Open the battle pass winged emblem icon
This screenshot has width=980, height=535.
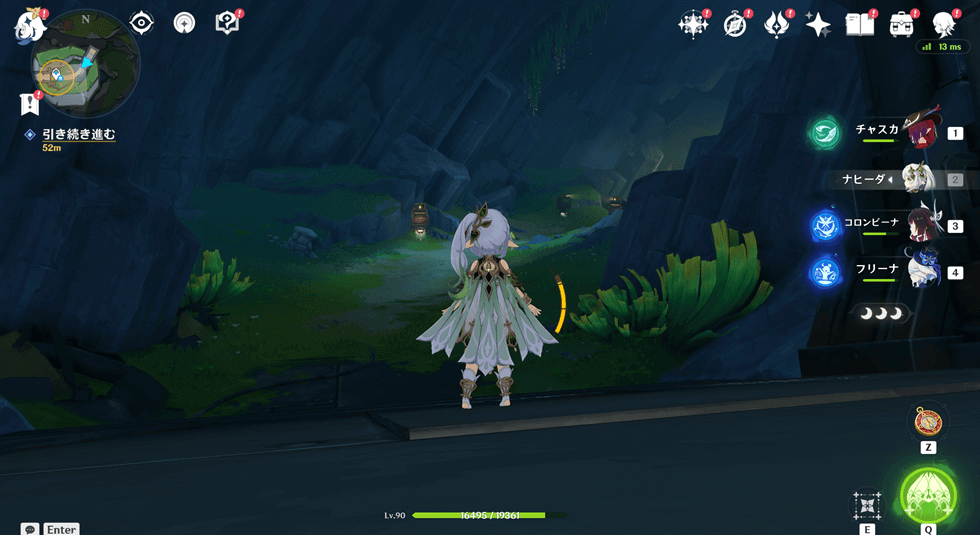pyautogui.click(x=776, y=25)
